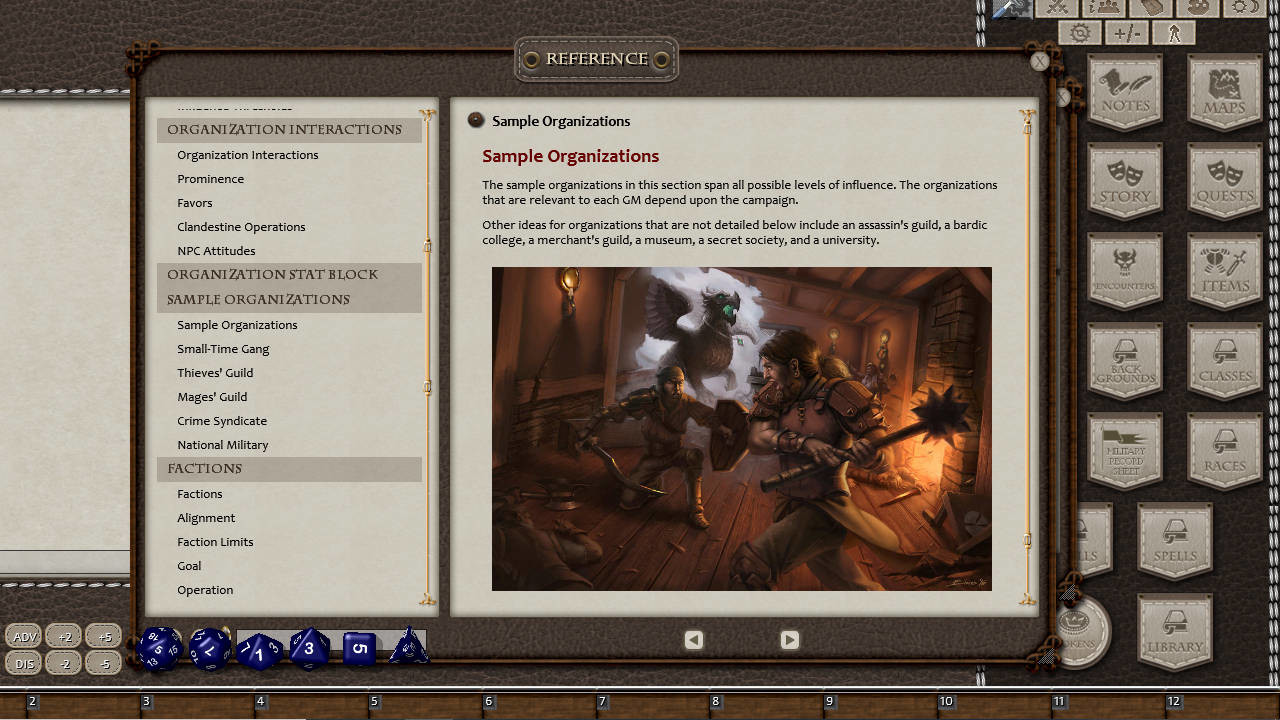1280x720 pixels.
Task: Roll the blue d20 die
Action: click(159, 647)
